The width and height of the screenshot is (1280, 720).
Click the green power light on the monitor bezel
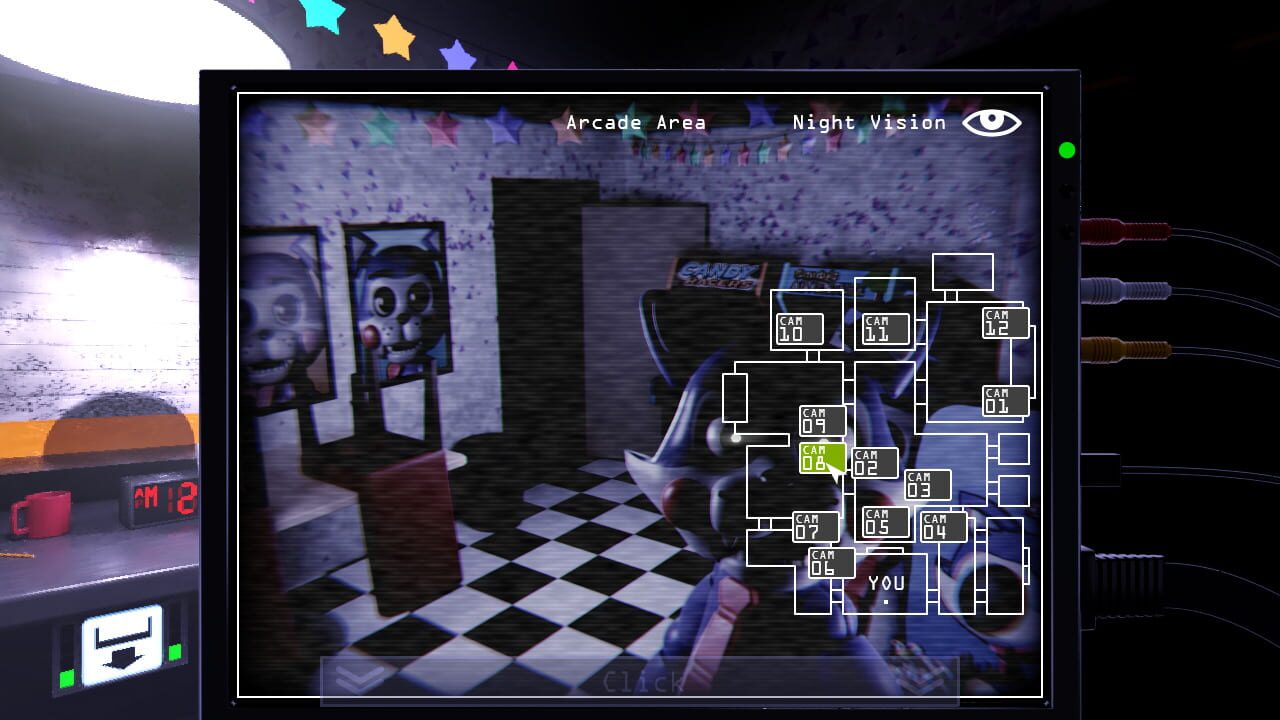pos(1066,152)
